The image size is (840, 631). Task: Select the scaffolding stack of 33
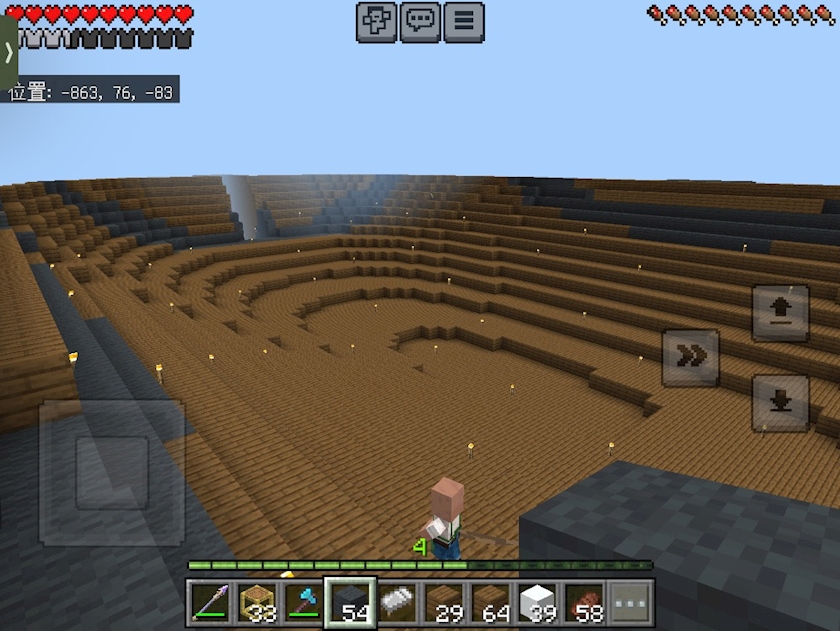click(x=258, y=603)
